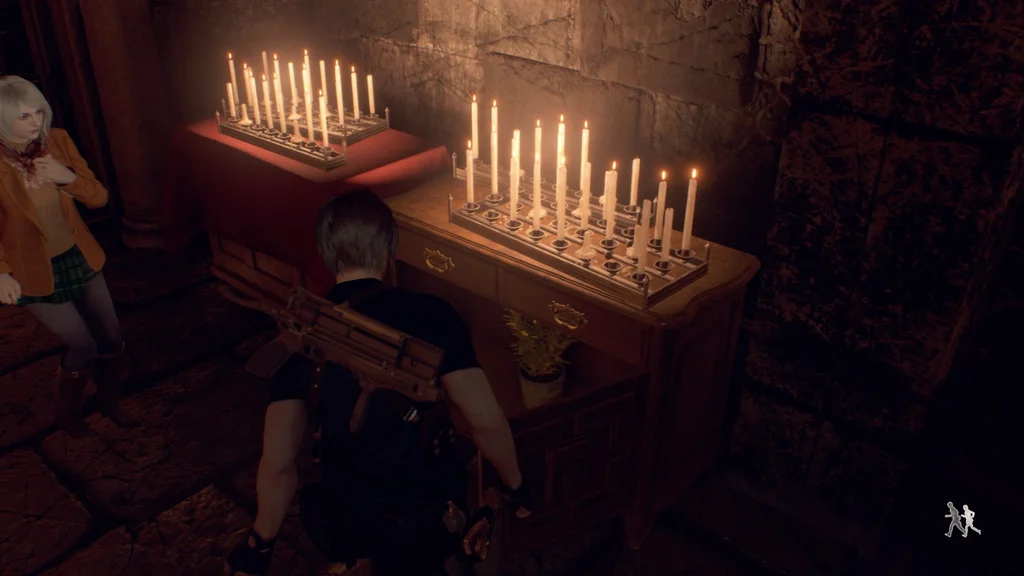This screenshot has height=576, width=1024.
Task: Click the companion formation running-figures icon
Action: (x=962, y=519)
